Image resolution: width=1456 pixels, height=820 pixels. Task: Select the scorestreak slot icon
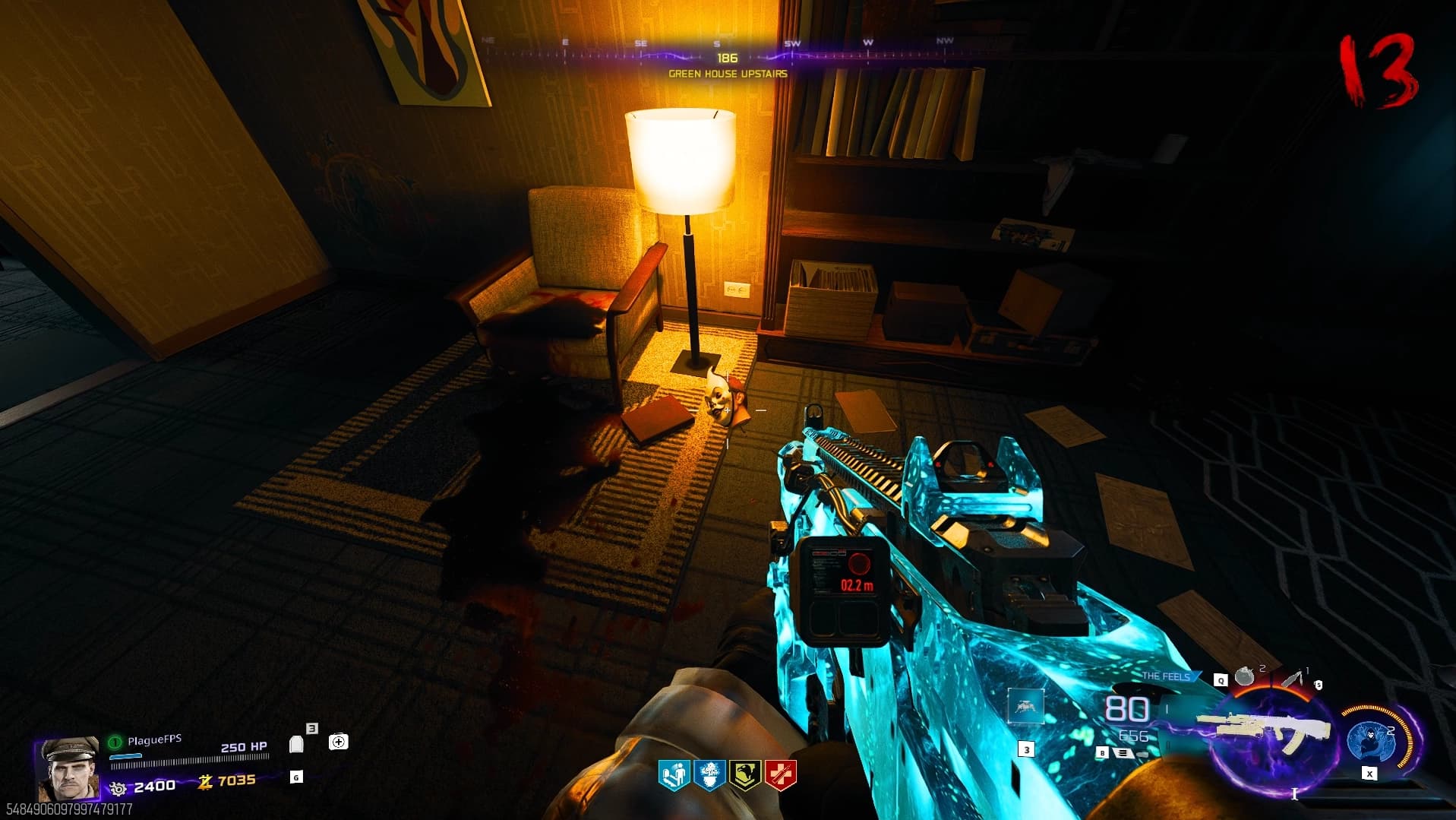(x=1025, y=707)
